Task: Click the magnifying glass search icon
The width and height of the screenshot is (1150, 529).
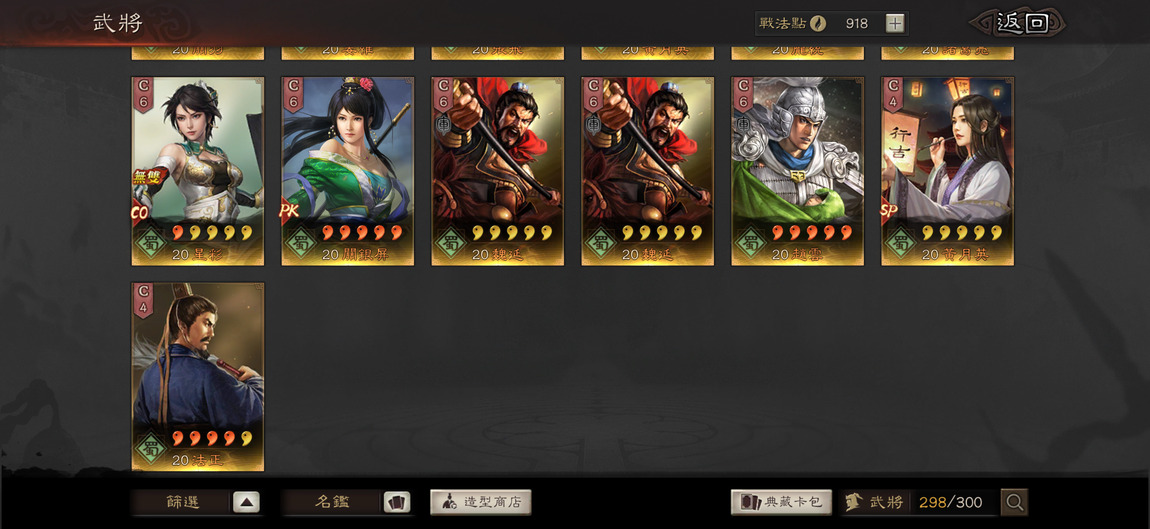Action: coord(1014,502)
